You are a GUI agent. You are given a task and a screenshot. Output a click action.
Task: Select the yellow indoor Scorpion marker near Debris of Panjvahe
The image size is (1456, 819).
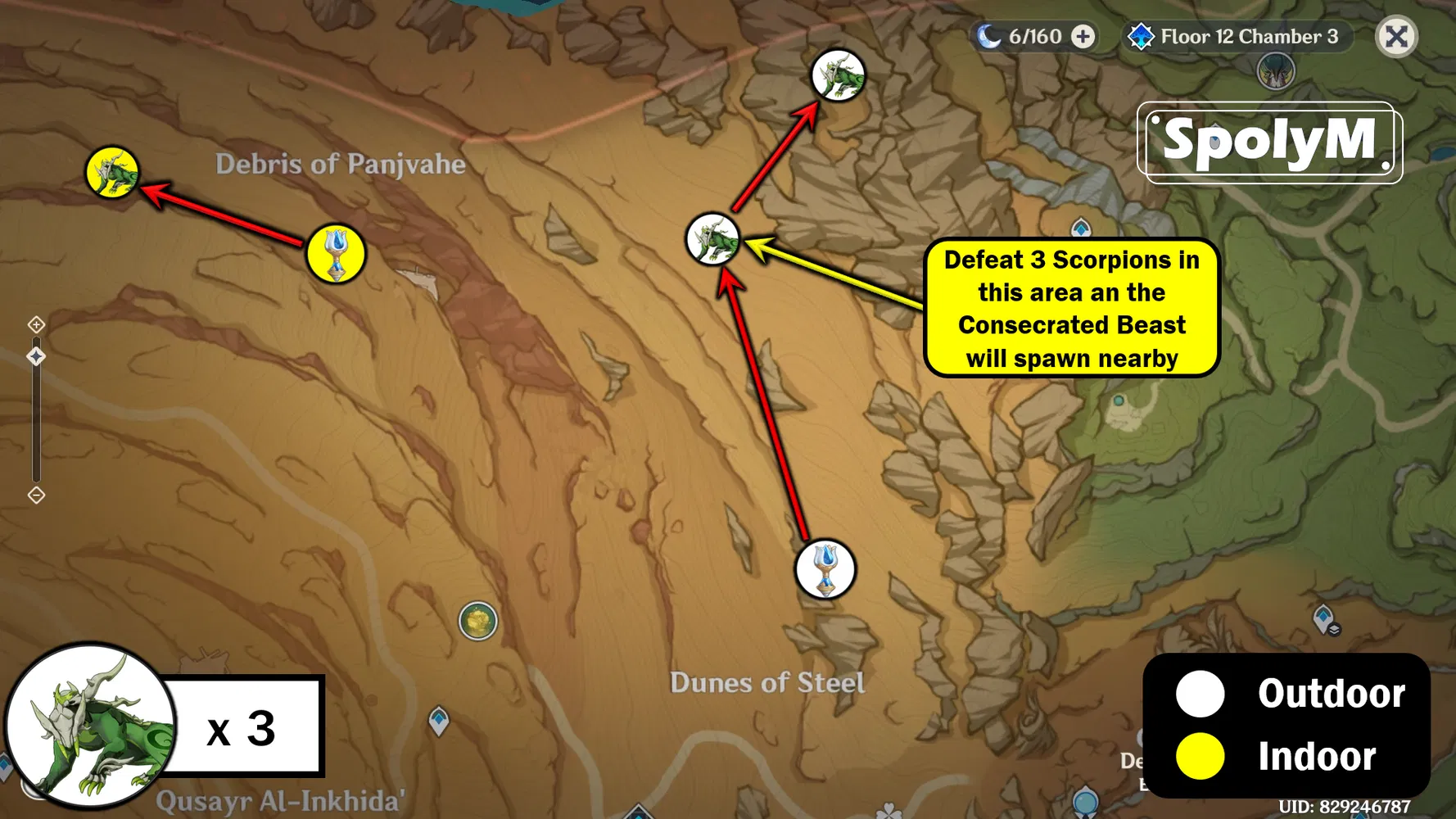114,172
